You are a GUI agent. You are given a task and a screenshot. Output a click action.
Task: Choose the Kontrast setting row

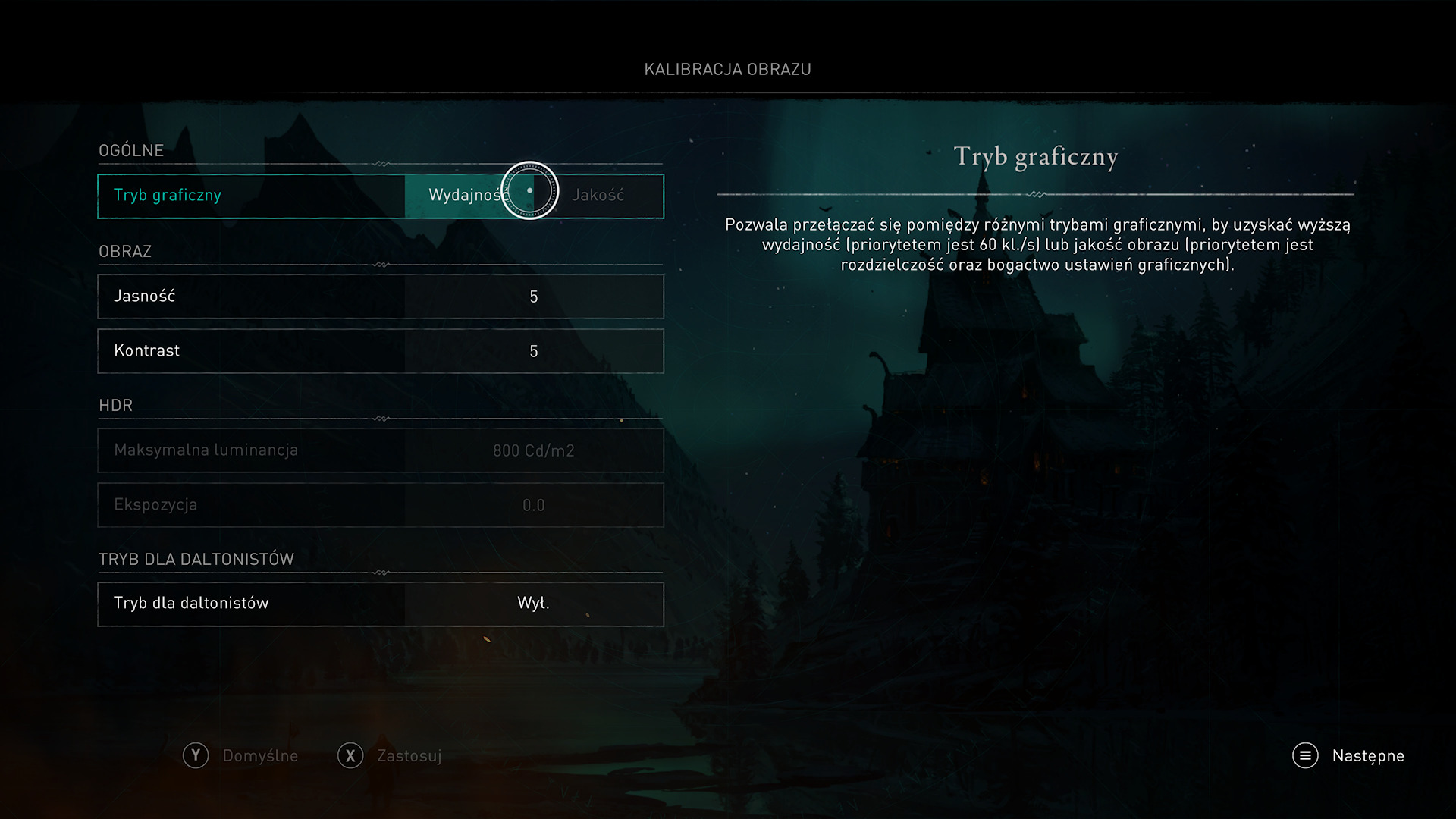(x=380, y=351)
